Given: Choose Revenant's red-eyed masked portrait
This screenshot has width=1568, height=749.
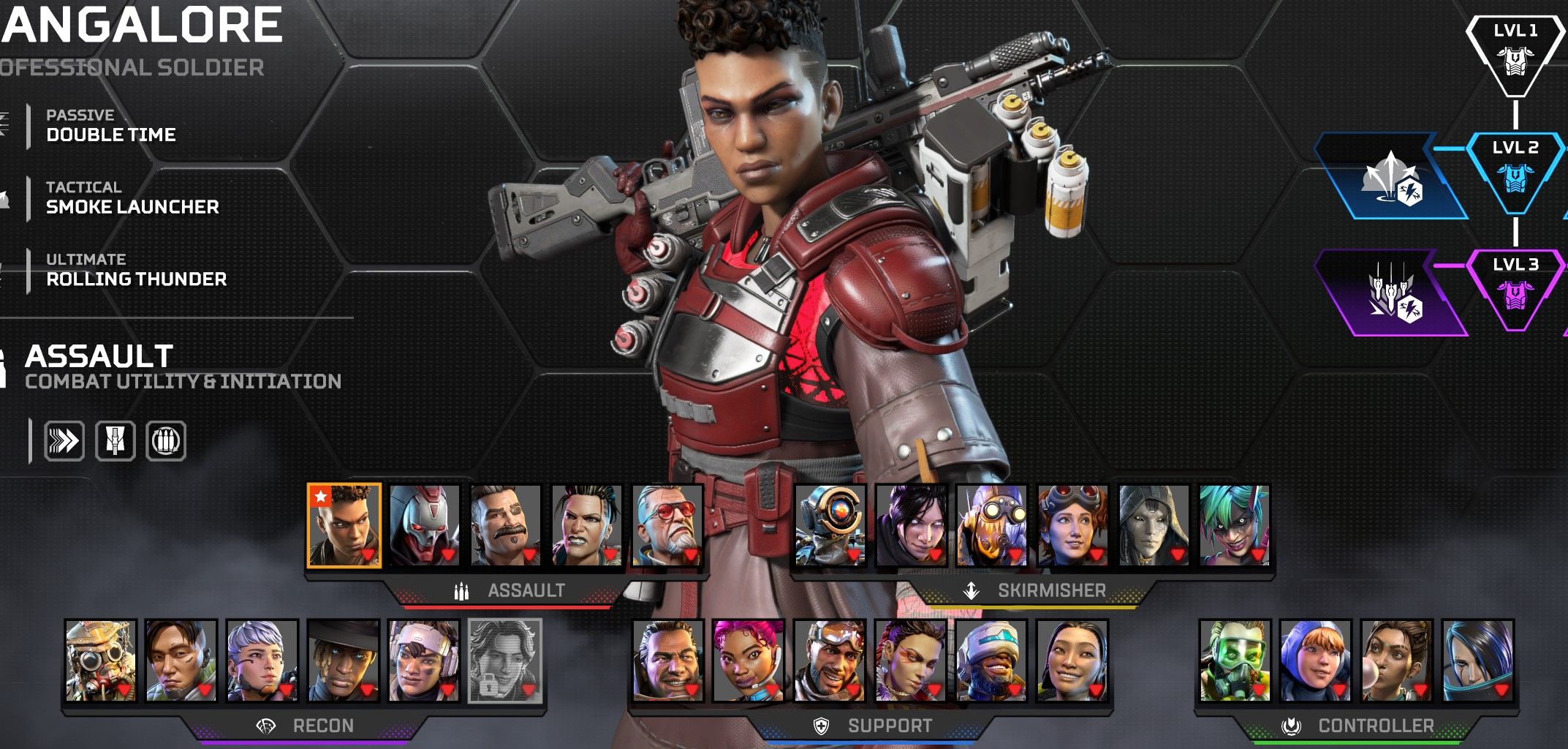Looking at the screenshot, I should click(425, 525).
